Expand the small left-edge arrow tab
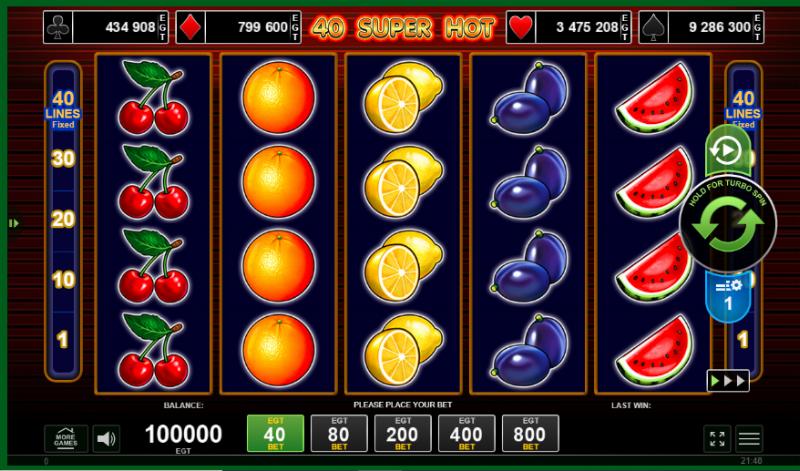The image size is (800, 471). click(14, 223)
